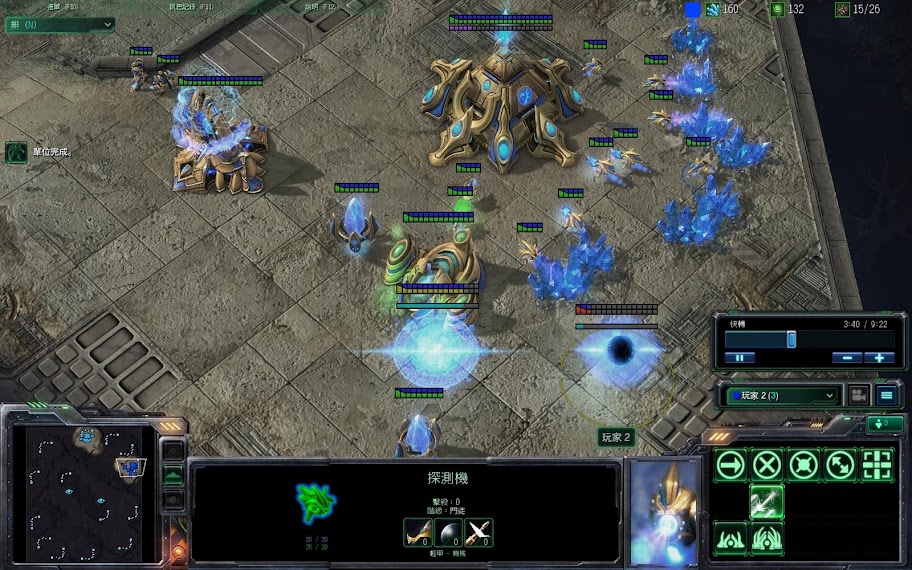Open the top-left dropdown menu
This screenshot has height=570, width=912.
[53, 25]
